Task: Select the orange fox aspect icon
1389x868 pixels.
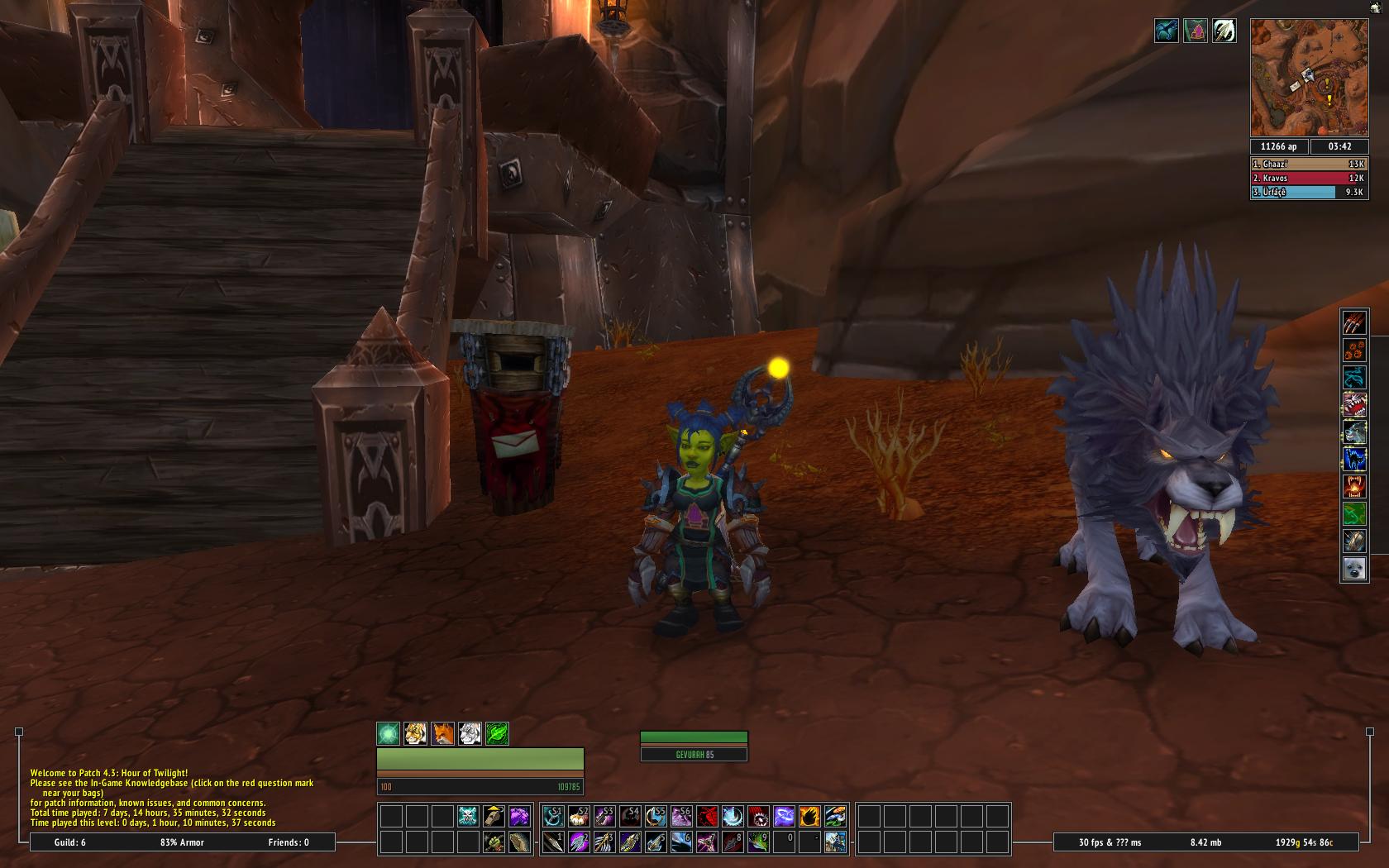Action: (x=442, y=733)
